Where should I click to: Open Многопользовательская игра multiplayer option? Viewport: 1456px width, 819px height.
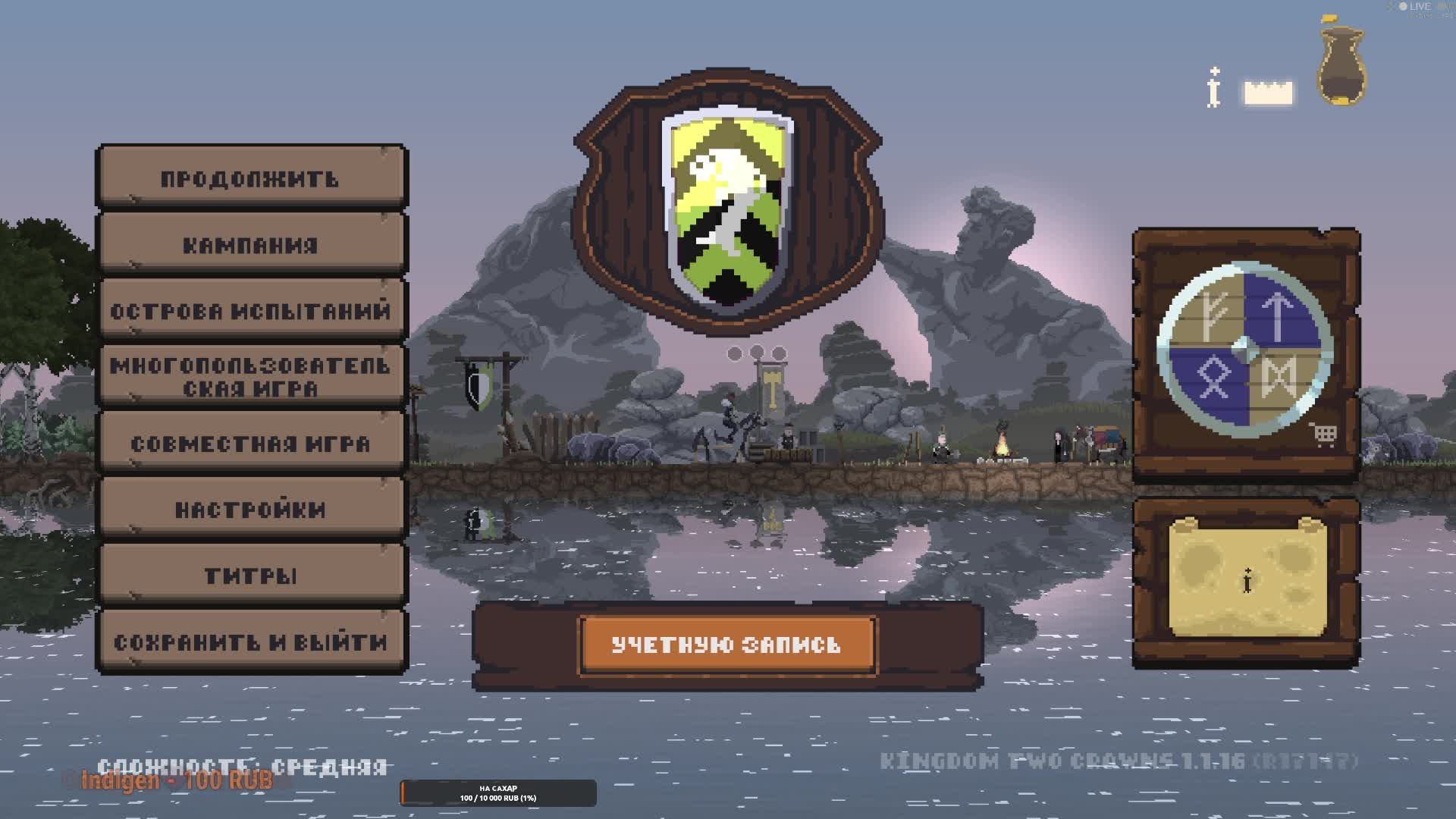pyautogui.click(x=251, y=377)
